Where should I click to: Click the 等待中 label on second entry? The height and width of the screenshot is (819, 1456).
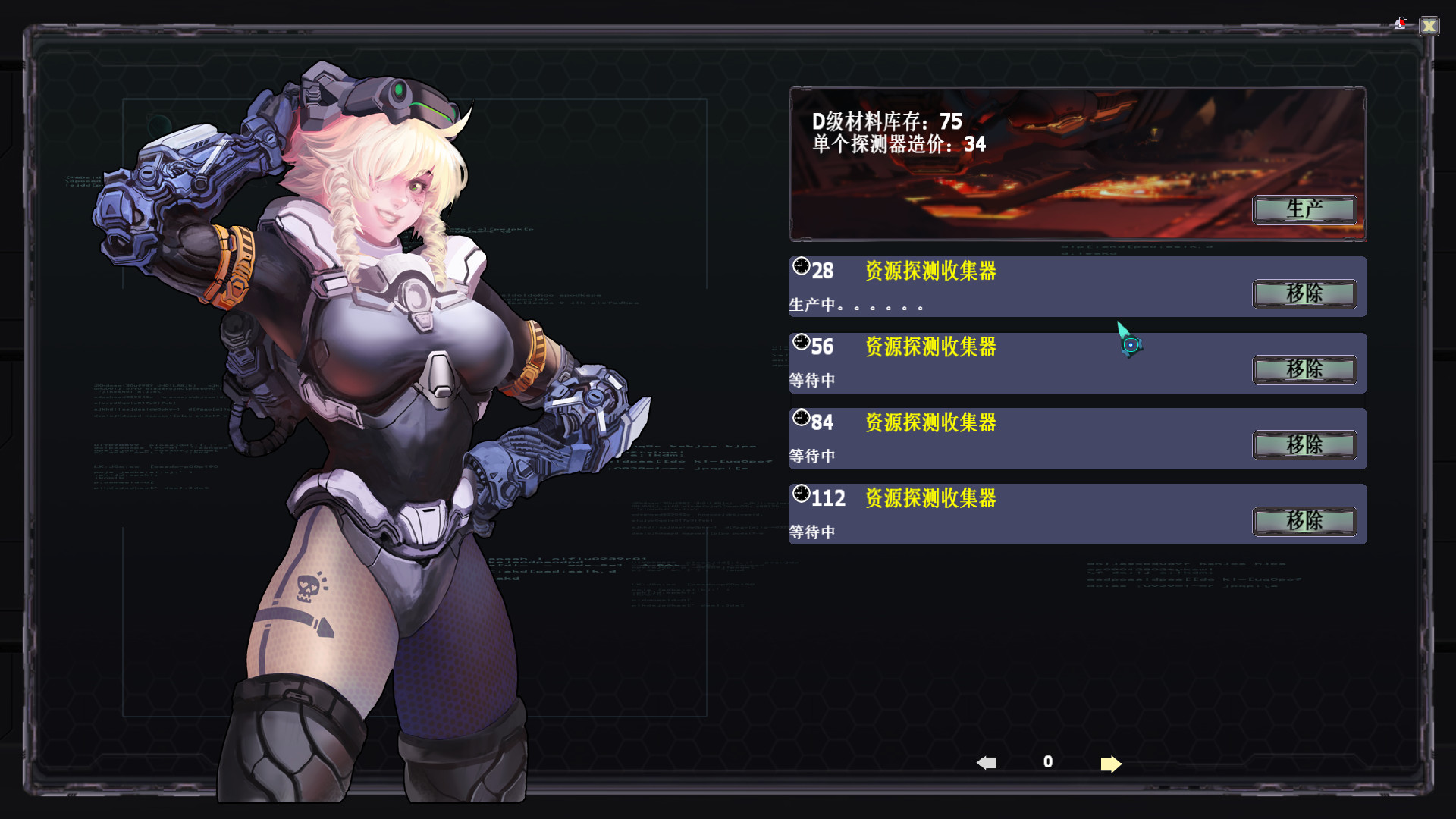coord(812,379)
